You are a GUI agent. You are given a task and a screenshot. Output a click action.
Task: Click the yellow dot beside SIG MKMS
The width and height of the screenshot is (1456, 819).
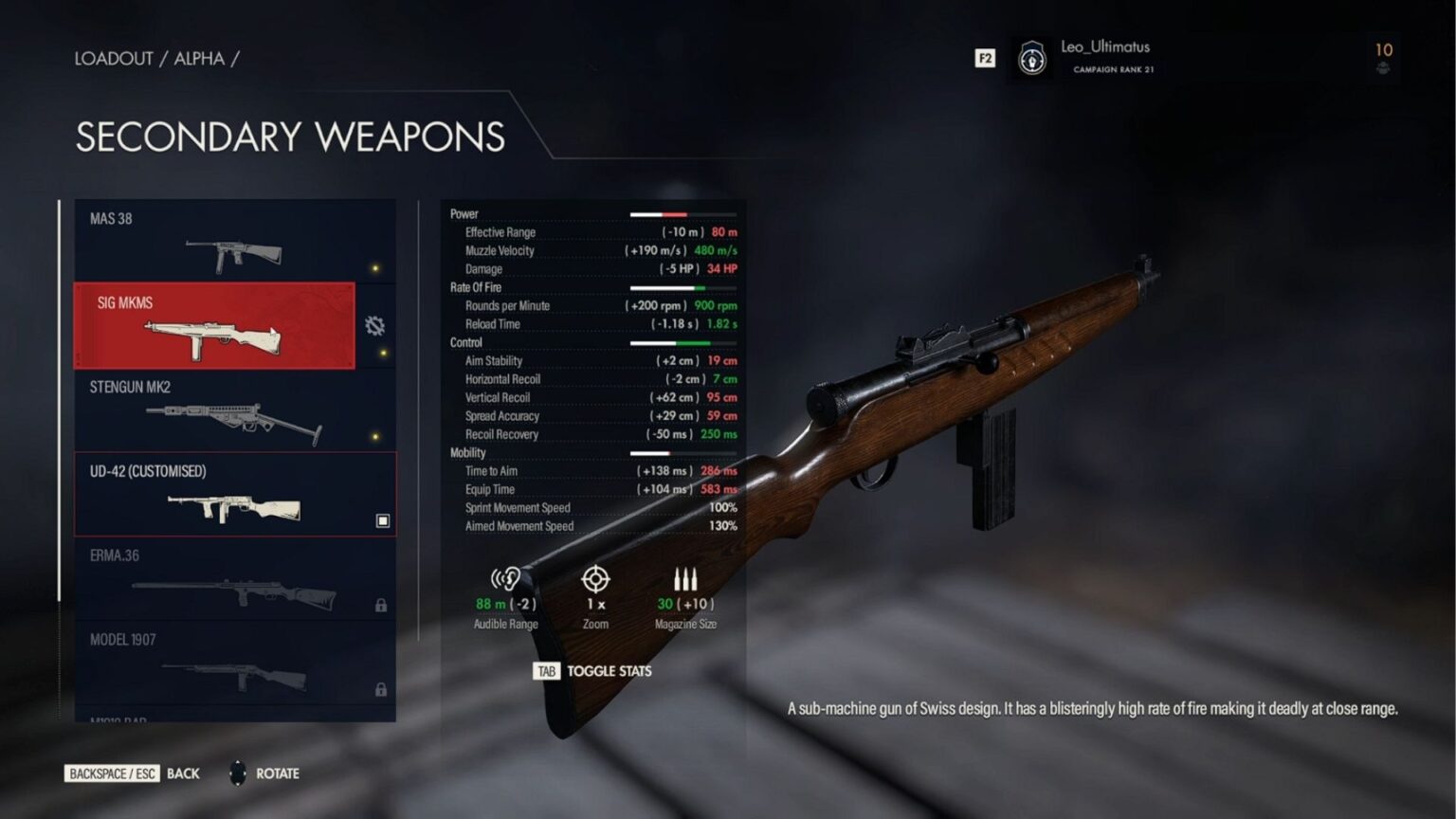[x=383, y=352]
